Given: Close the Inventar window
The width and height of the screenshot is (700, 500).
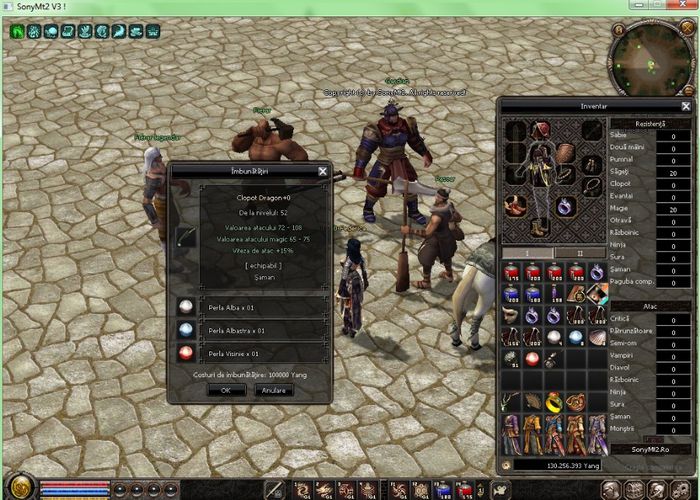Looking at the screenshot, I should click(686, 106).
